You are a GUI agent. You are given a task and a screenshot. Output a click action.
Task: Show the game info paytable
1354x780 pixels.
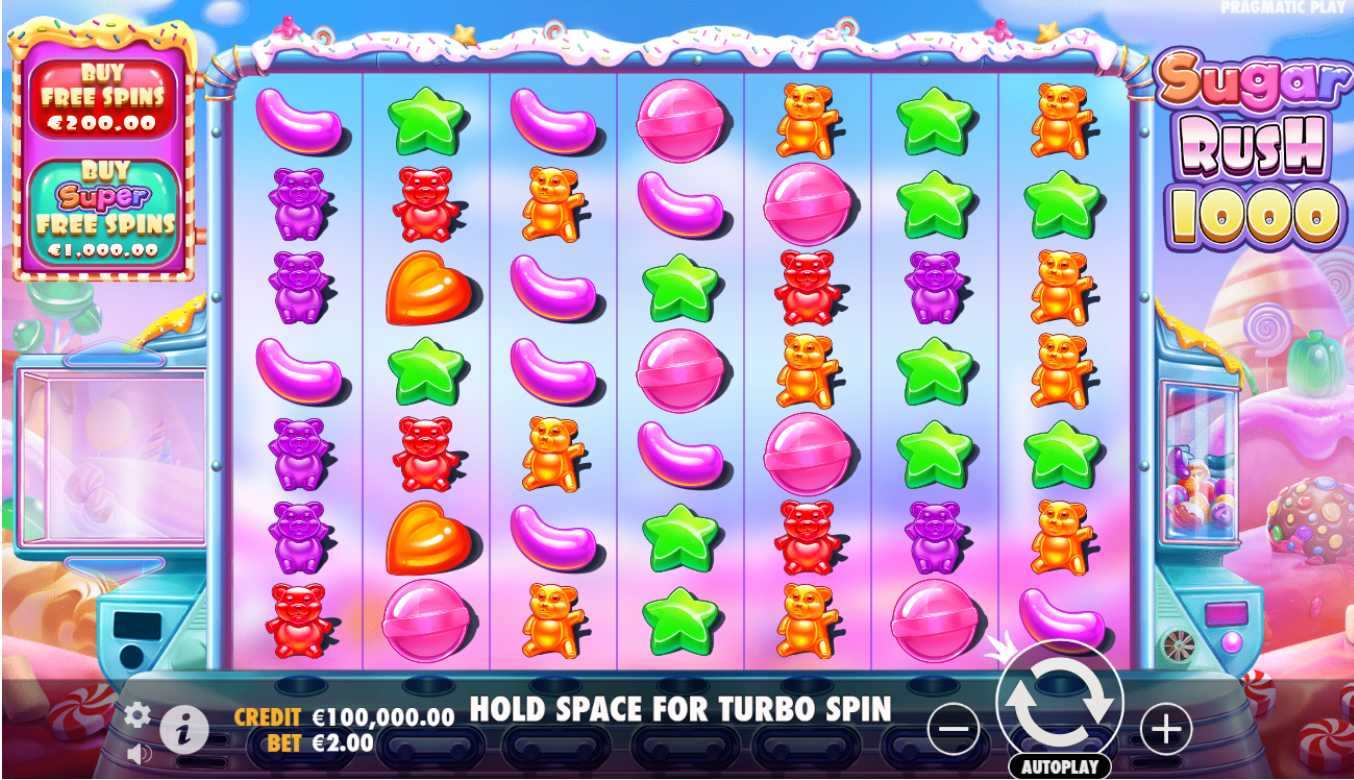(x=184, y=730)
